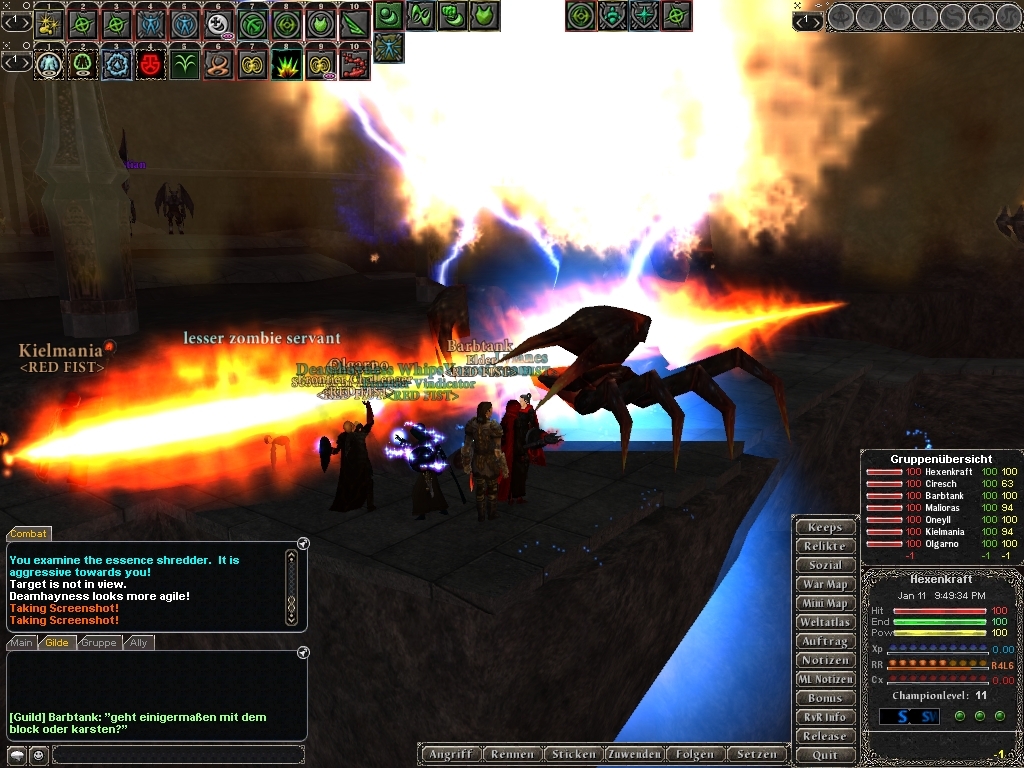Image resolution: width=1024 pixels, height=768 pixels.
Task: Activate the red mask hotbar ability
Action: tap(150, 65)
